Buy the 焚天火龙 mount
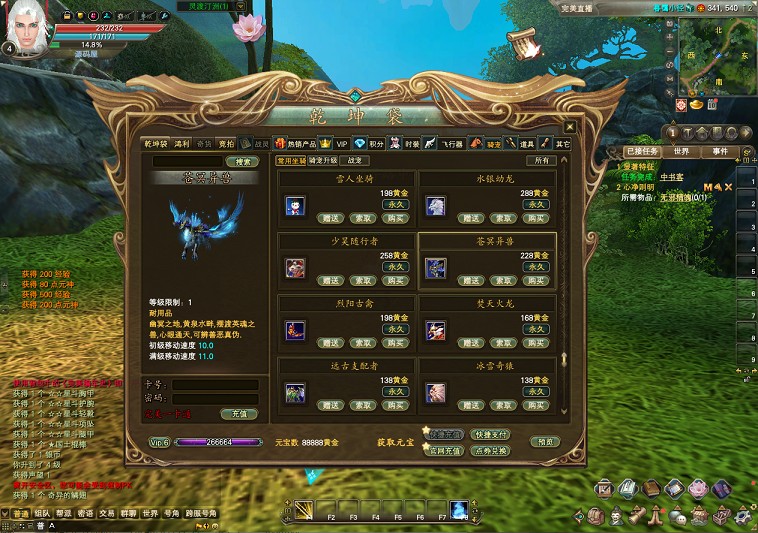The width and height of the screenshot is (758, 533). [x=536, y=343]
